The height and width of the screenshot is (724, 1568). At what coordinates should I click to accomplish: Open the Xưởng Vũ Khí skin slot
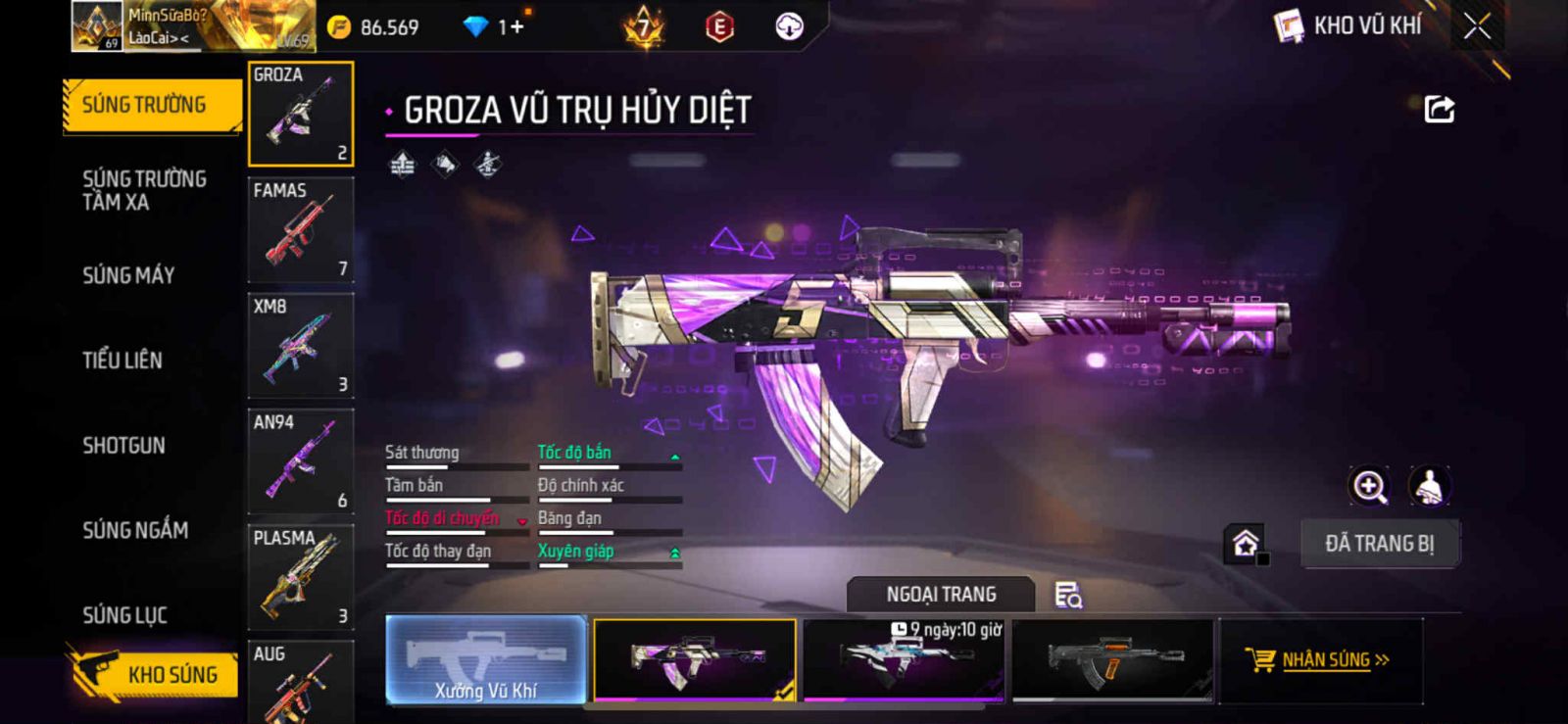pos(486,659)
